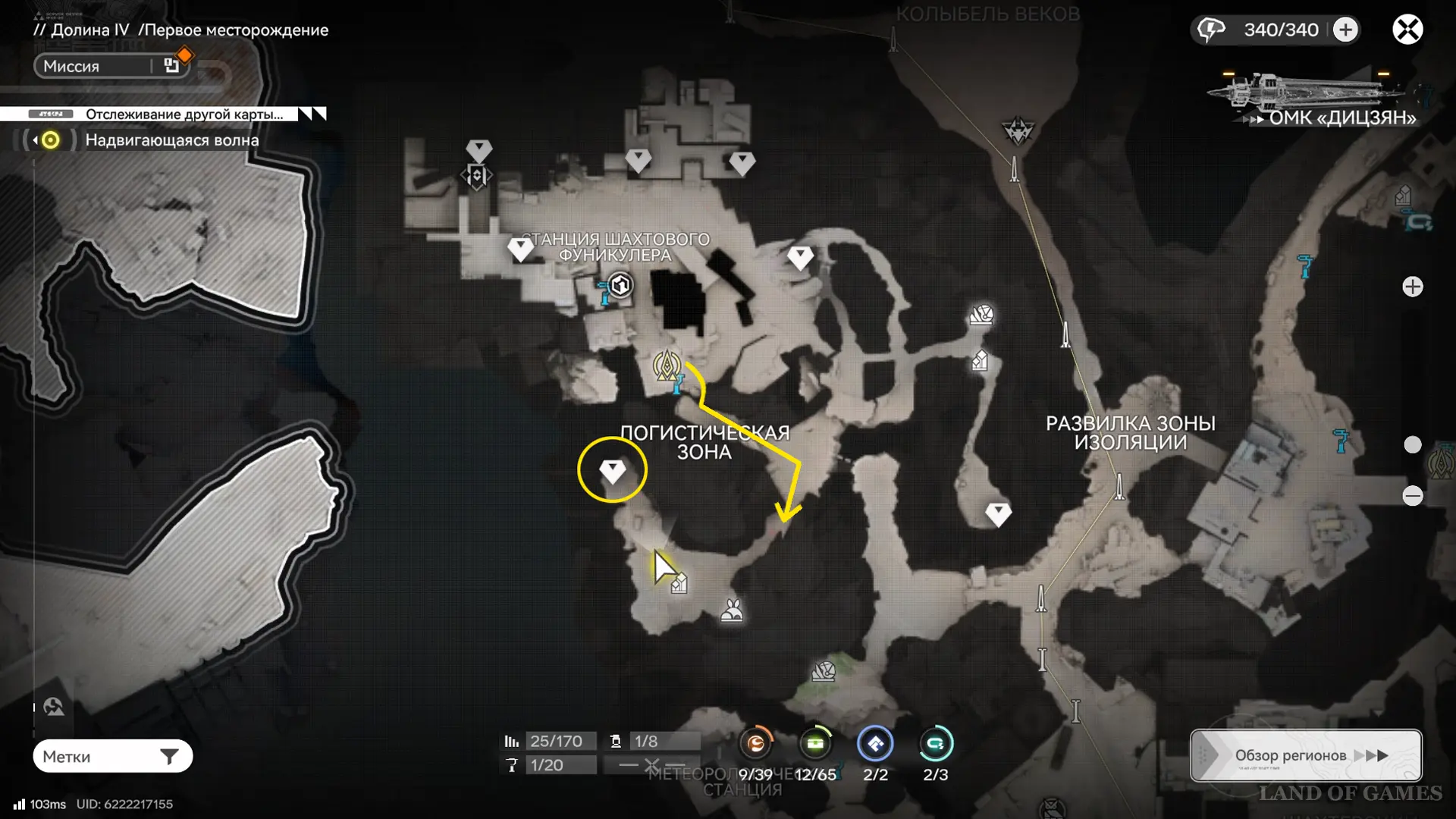1456x819 pixels.
Task: Select the diamond marker by Развилка зоны изоляции
Action: 998,514
